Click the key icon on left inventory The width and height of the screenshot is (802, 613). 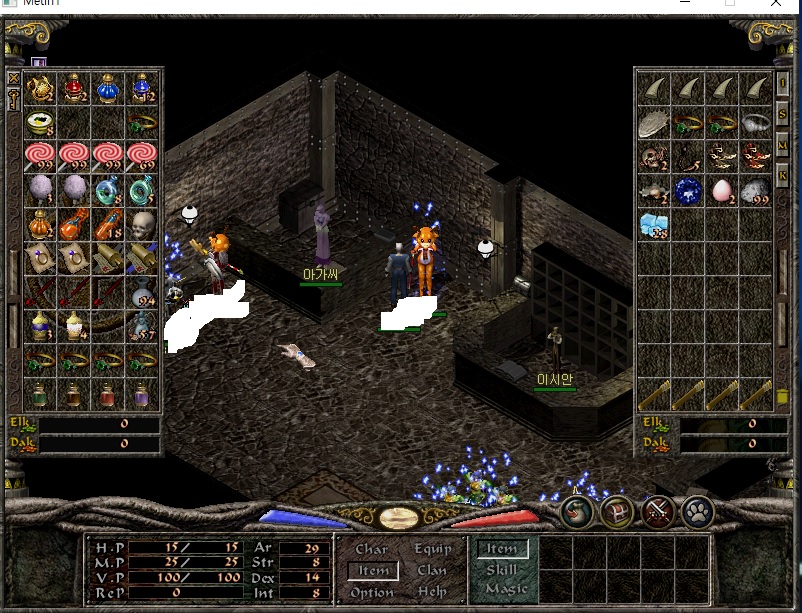(14, 99)
